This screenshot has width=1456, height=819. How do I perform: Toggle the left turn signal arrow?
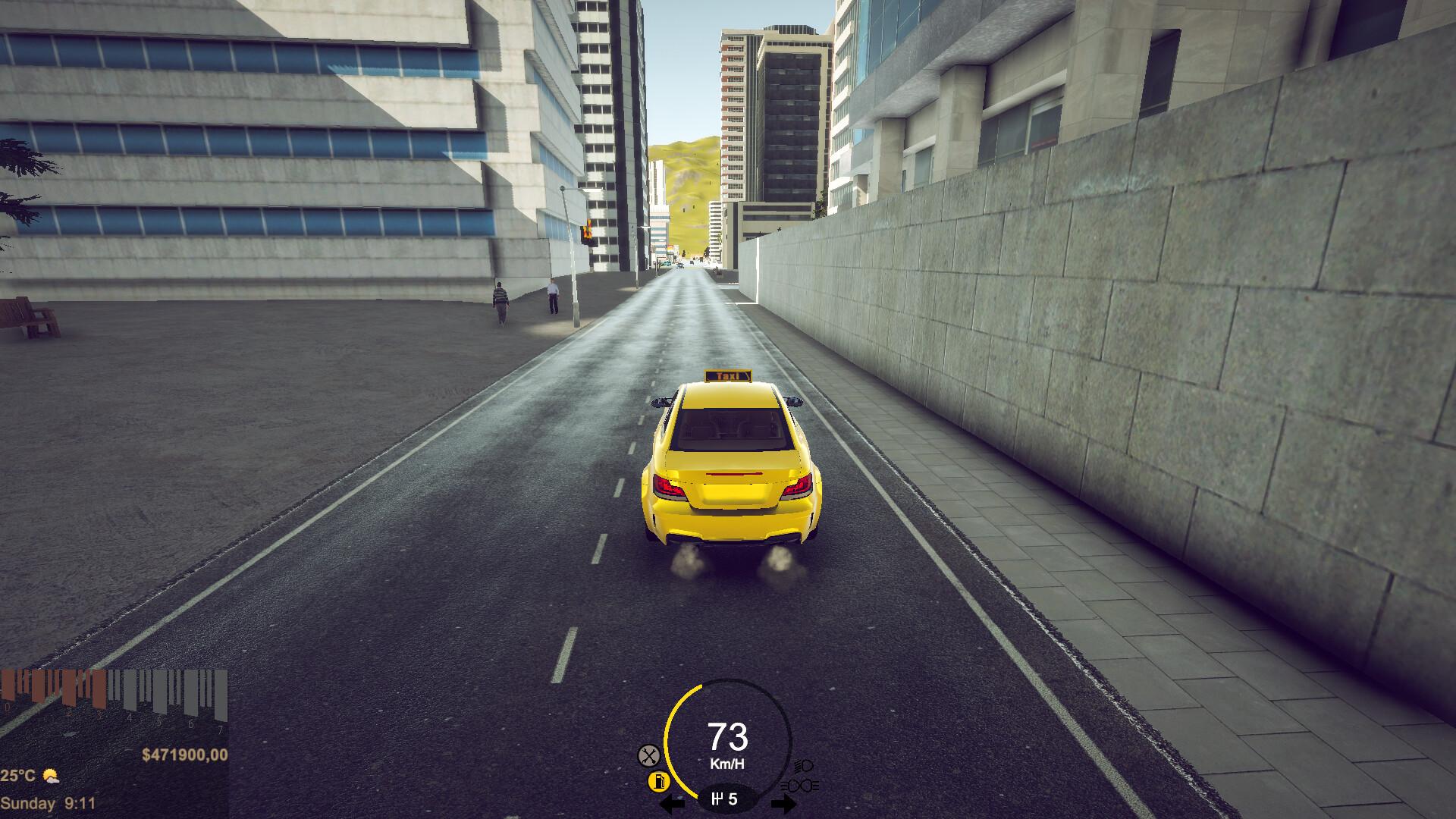[671, 804]
